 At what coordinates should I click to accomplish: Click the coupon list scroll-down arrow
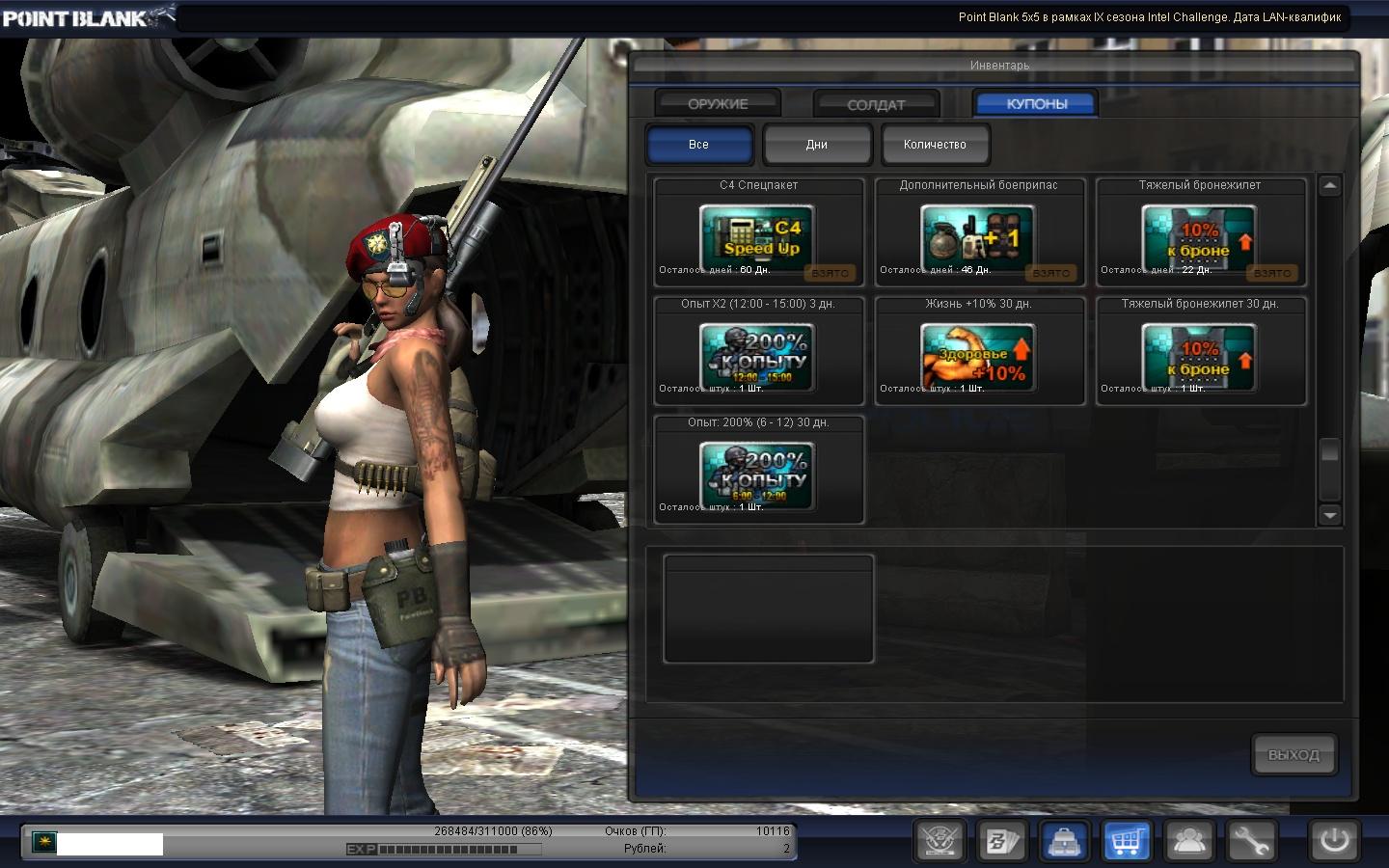1330,515
